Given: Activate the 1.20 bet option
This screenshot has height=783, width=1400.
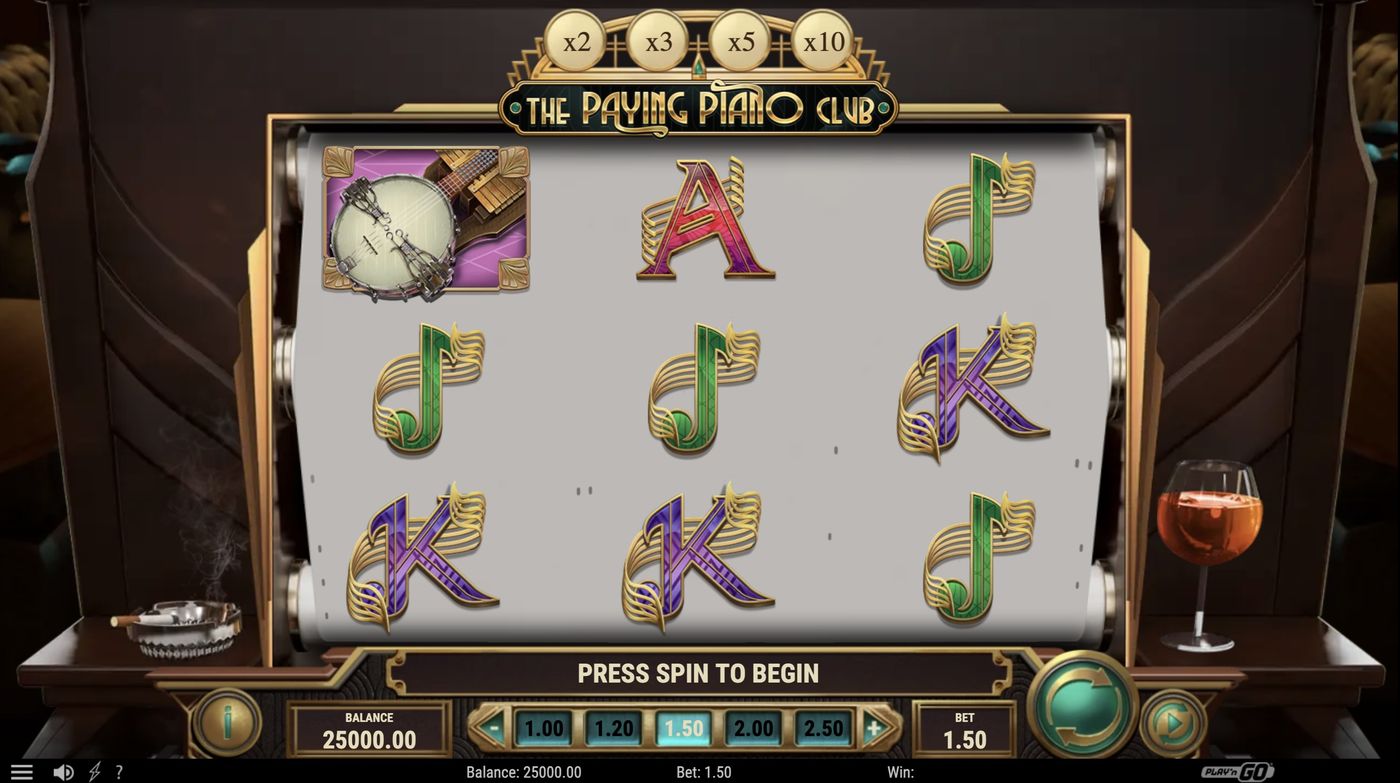Looking at the screenshot, I should coord(613,728).
